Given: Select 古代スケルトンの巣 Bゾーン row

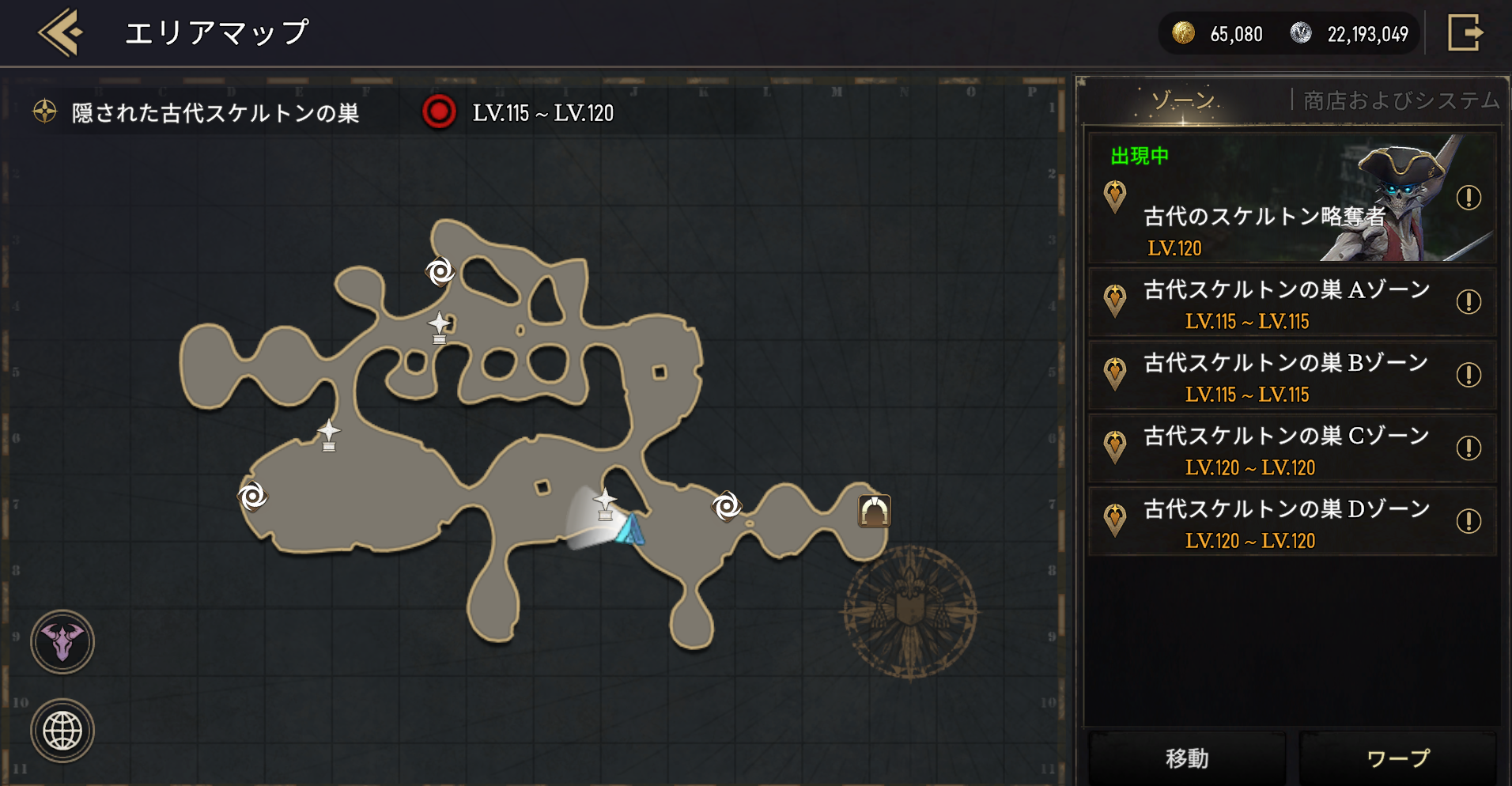Looking at the screenshot, I should coord(1285,376).
